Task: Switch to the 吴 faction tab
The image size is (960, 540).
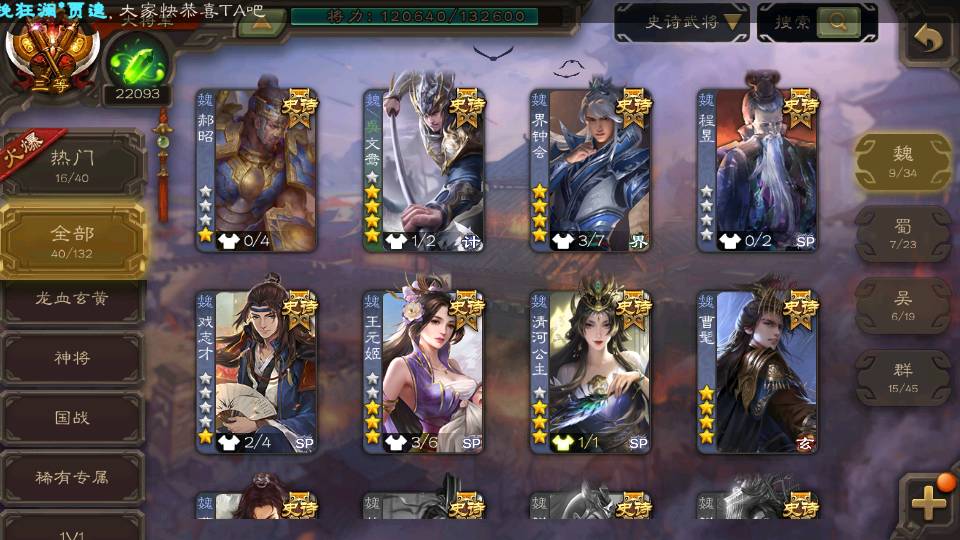Action: click(x=903, y=304)
